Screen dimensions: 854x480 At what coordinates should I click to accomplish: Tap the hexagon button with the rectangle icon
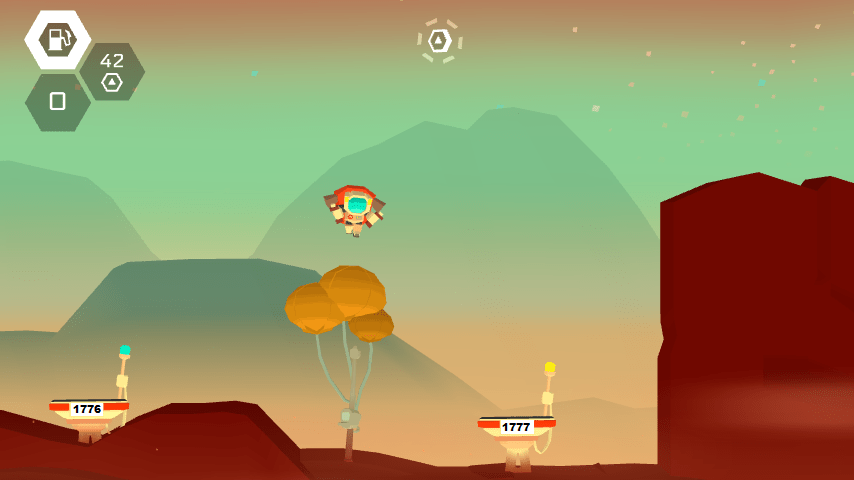(57, 101)
